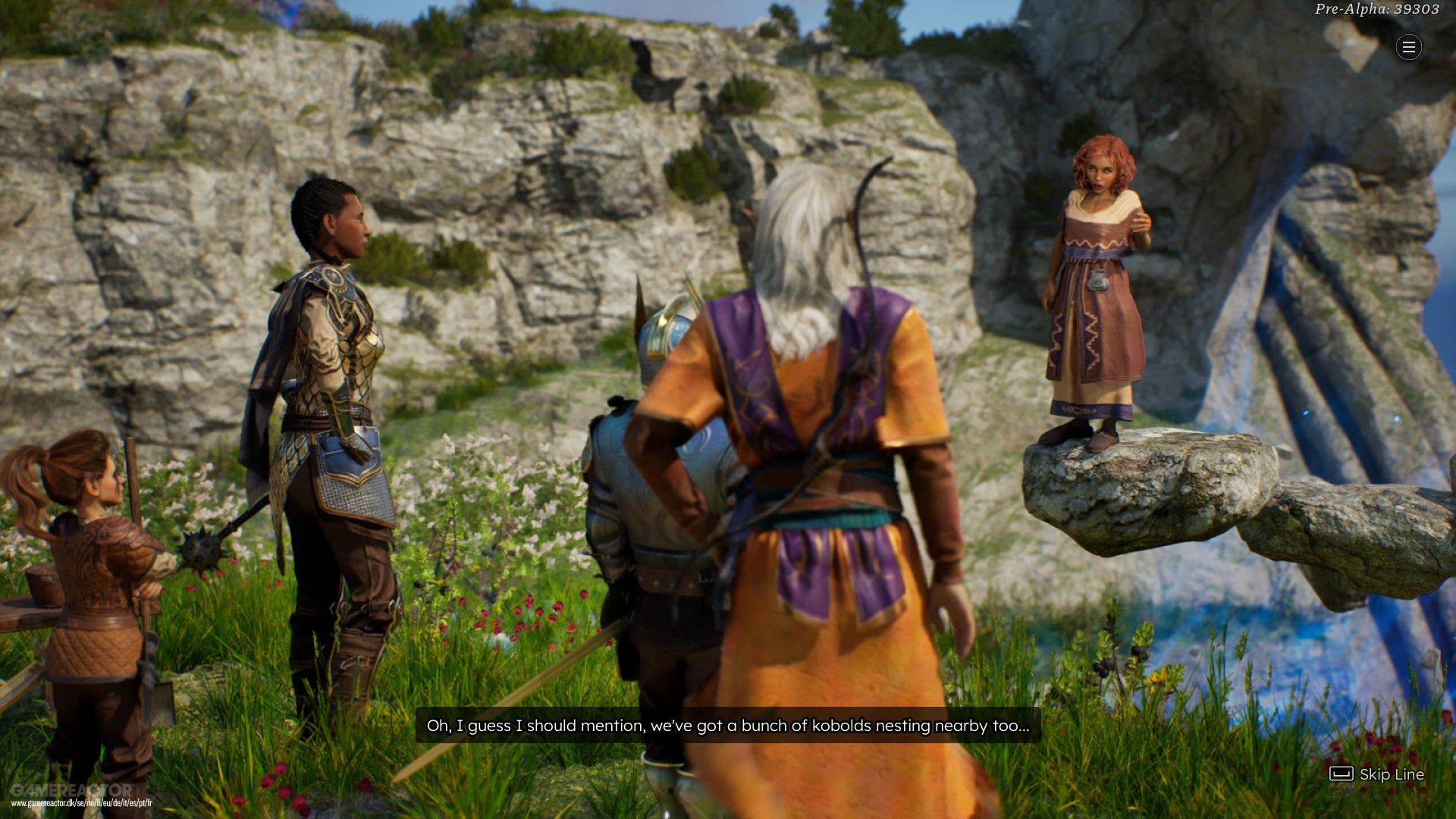Viewport: 1456px width, 819px height.
Task: Open the hamburger menu icon
Action: [x=1409, y=48]
